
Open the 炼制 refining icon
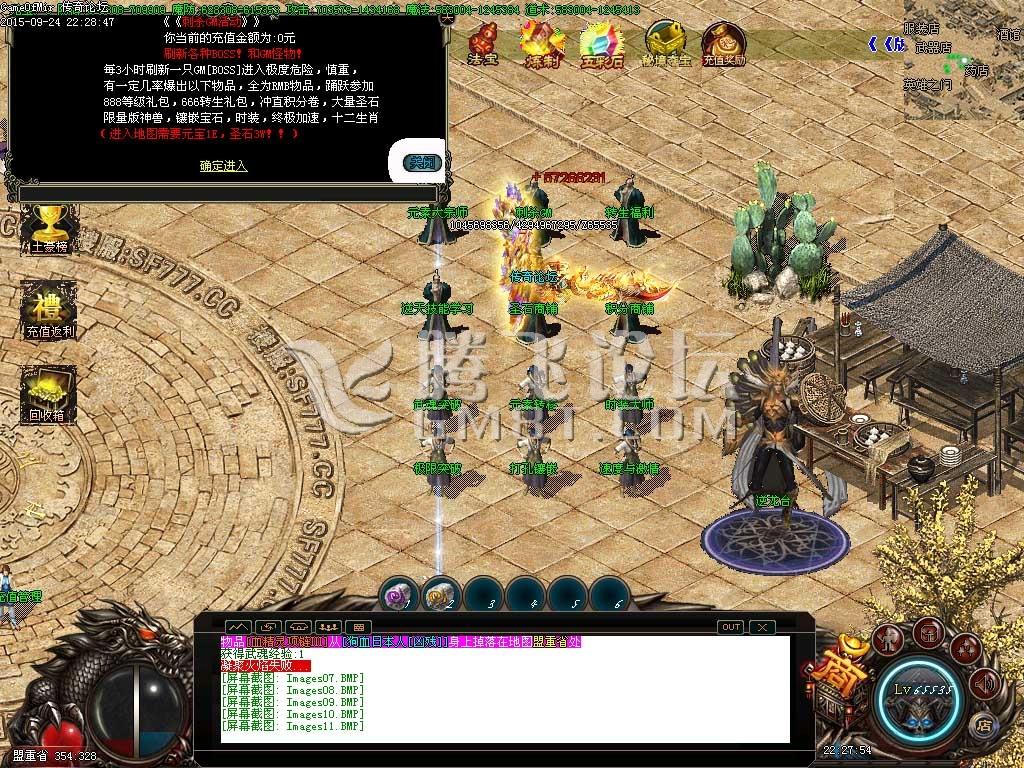(542, 42)
